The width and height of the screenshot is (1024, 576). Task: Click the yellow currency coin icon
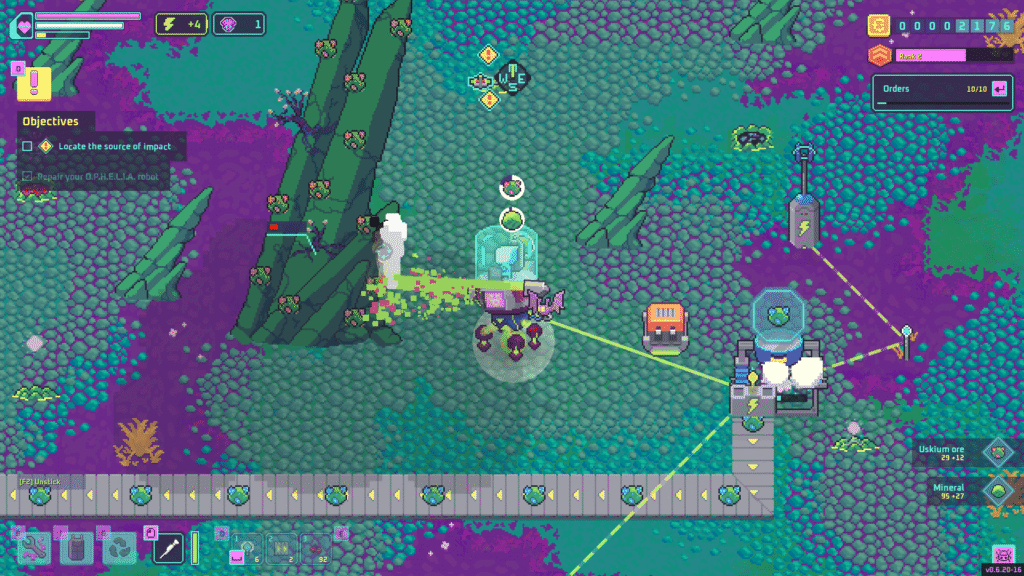pyautogui.click(x=879, y=25)
